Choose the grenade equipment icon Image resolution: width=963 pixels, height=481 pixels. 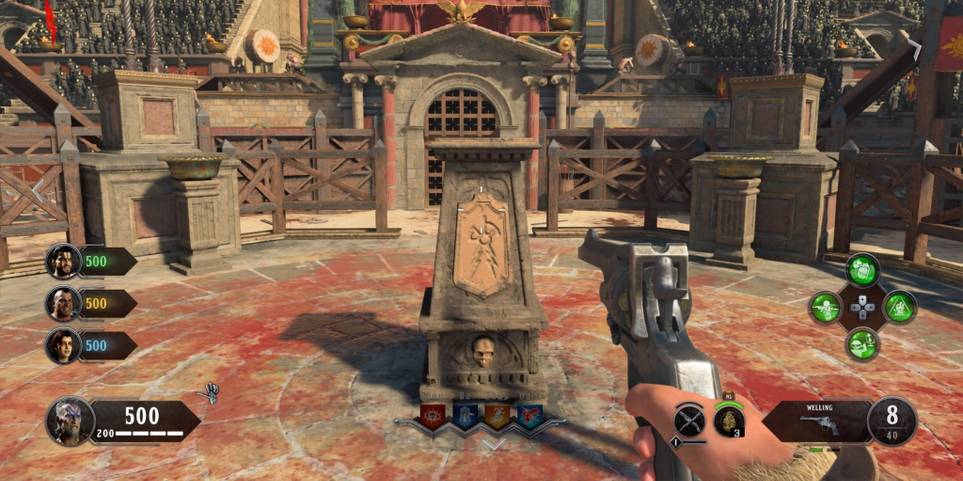pos(729,420)
